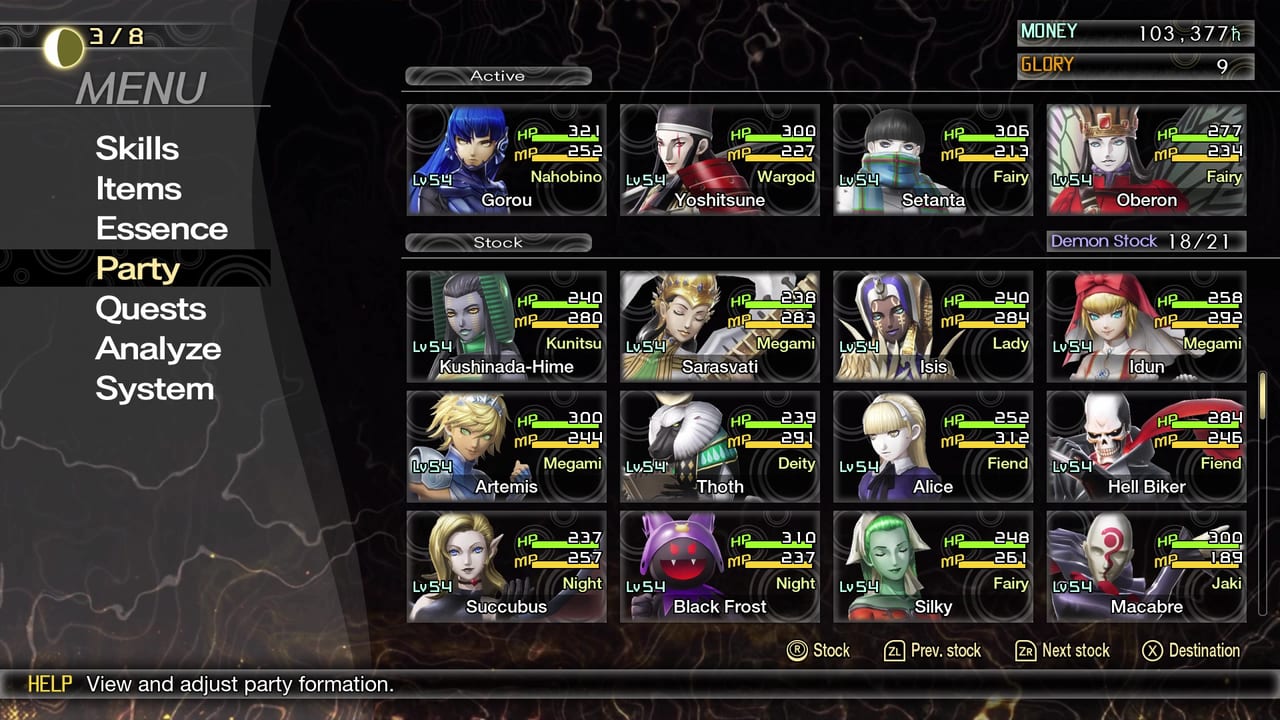Image resolution: width=1280 pixels, height=720 pixels.
Task: Expand the Stock section header
Action: [497, 242]
